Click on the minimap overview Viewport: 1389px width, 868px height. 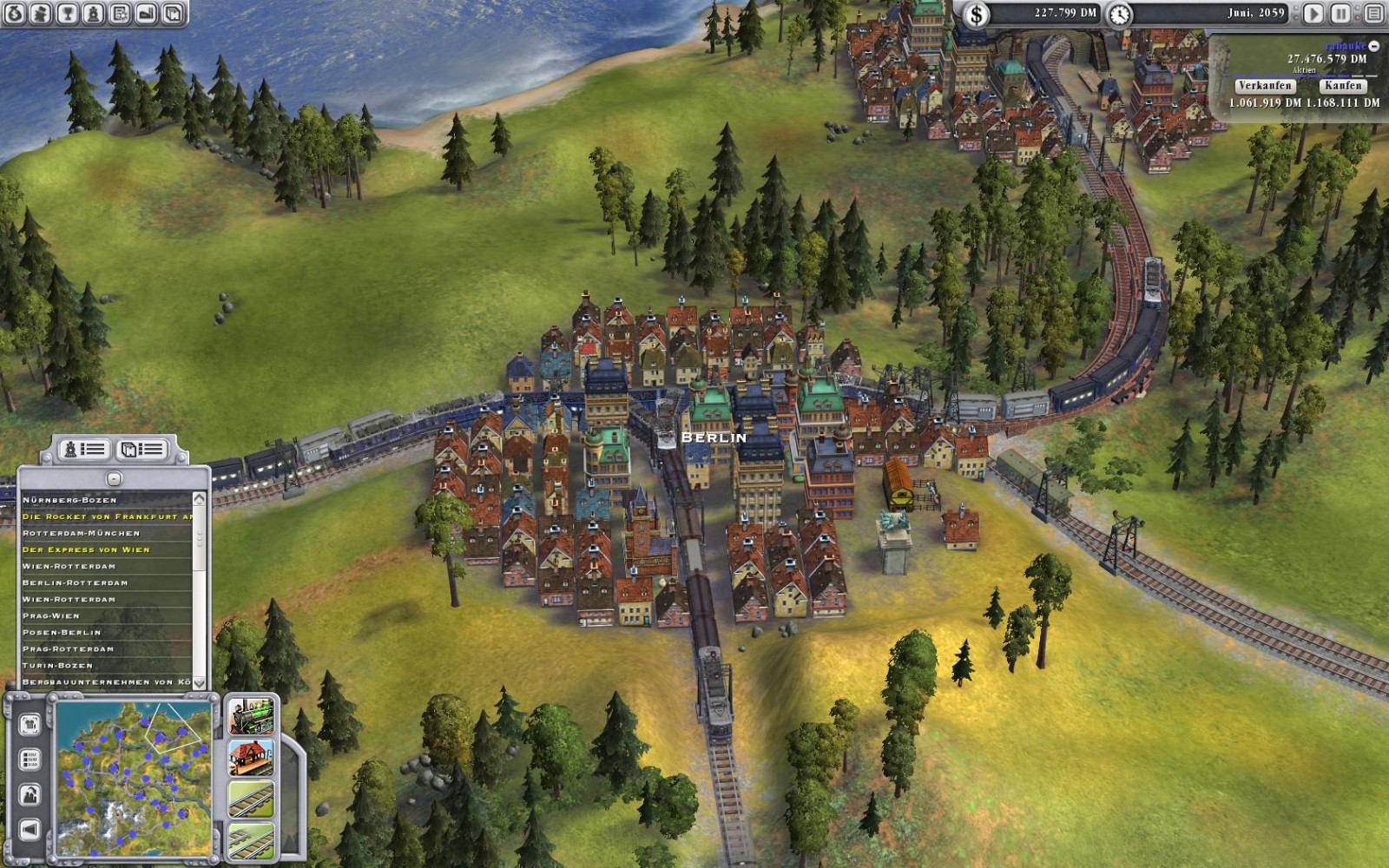point(135,779)
